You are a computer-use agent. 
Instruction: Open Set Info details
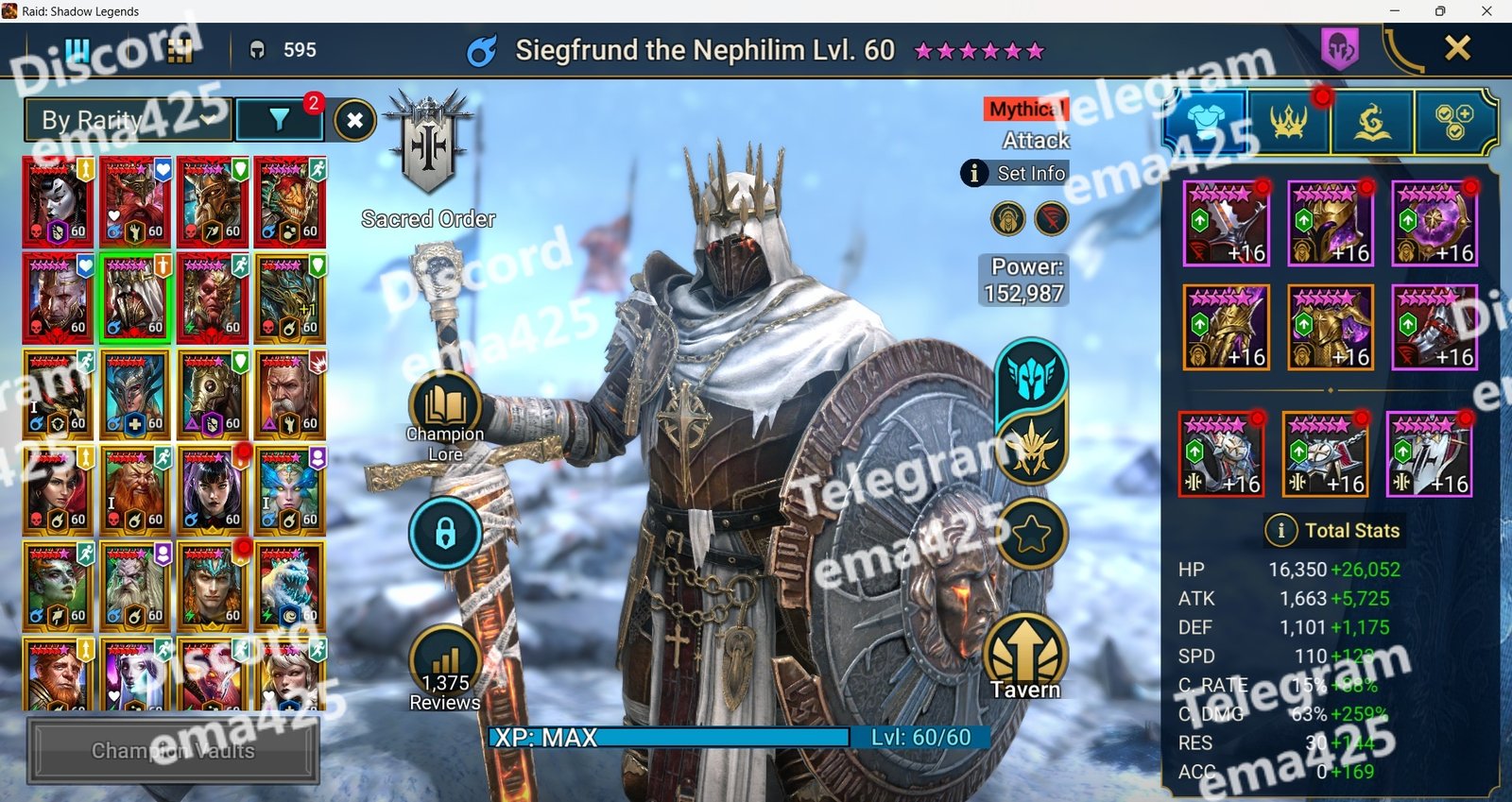tap(1014, 173)
